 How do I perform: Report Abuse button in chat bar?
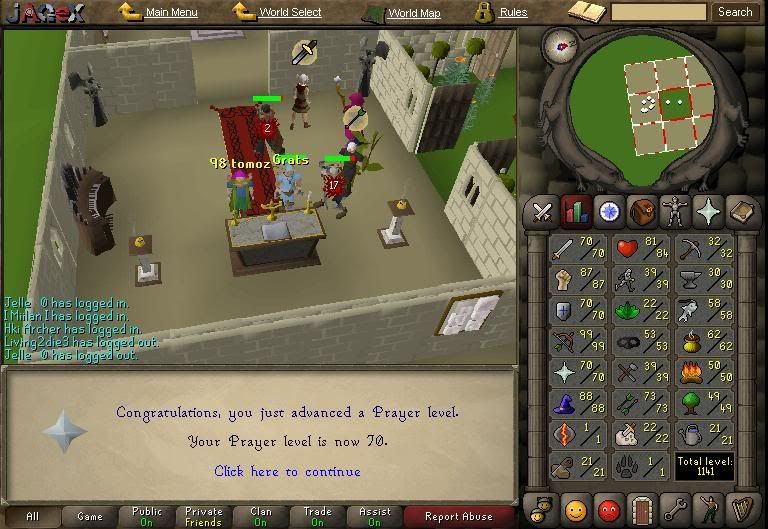459,517
